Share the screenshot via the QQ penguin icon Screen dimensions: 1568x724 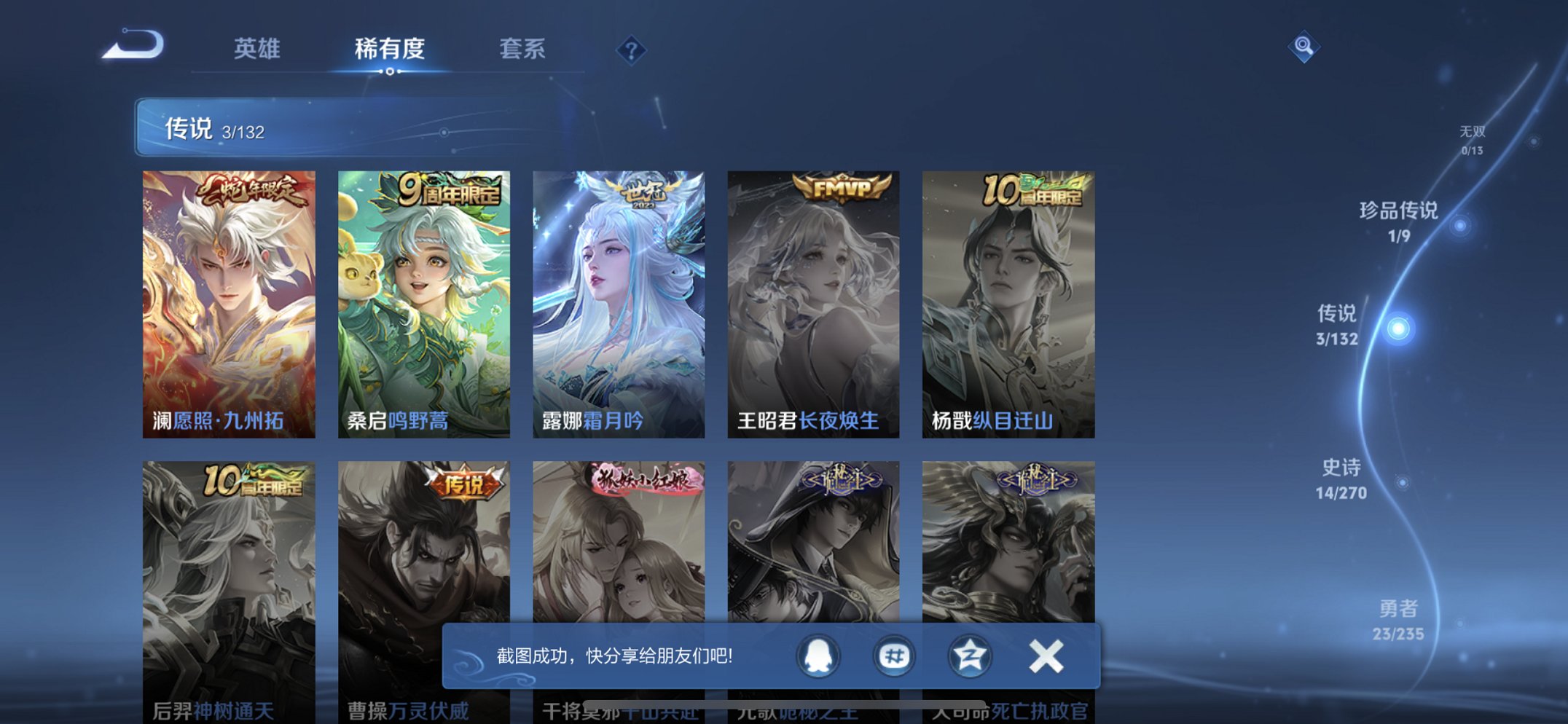click(819, 656)
